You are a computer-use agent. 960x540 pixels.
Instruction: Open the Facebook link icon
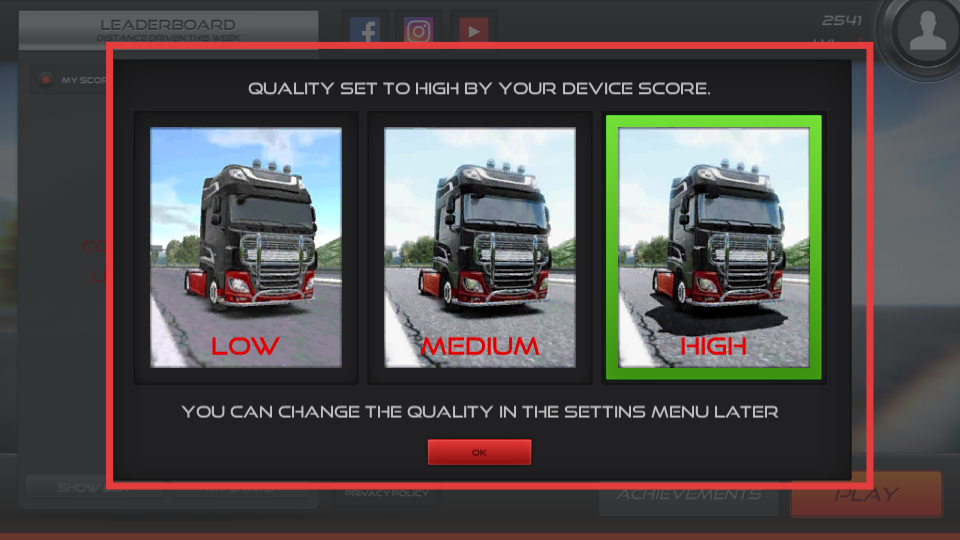(368, 29)
